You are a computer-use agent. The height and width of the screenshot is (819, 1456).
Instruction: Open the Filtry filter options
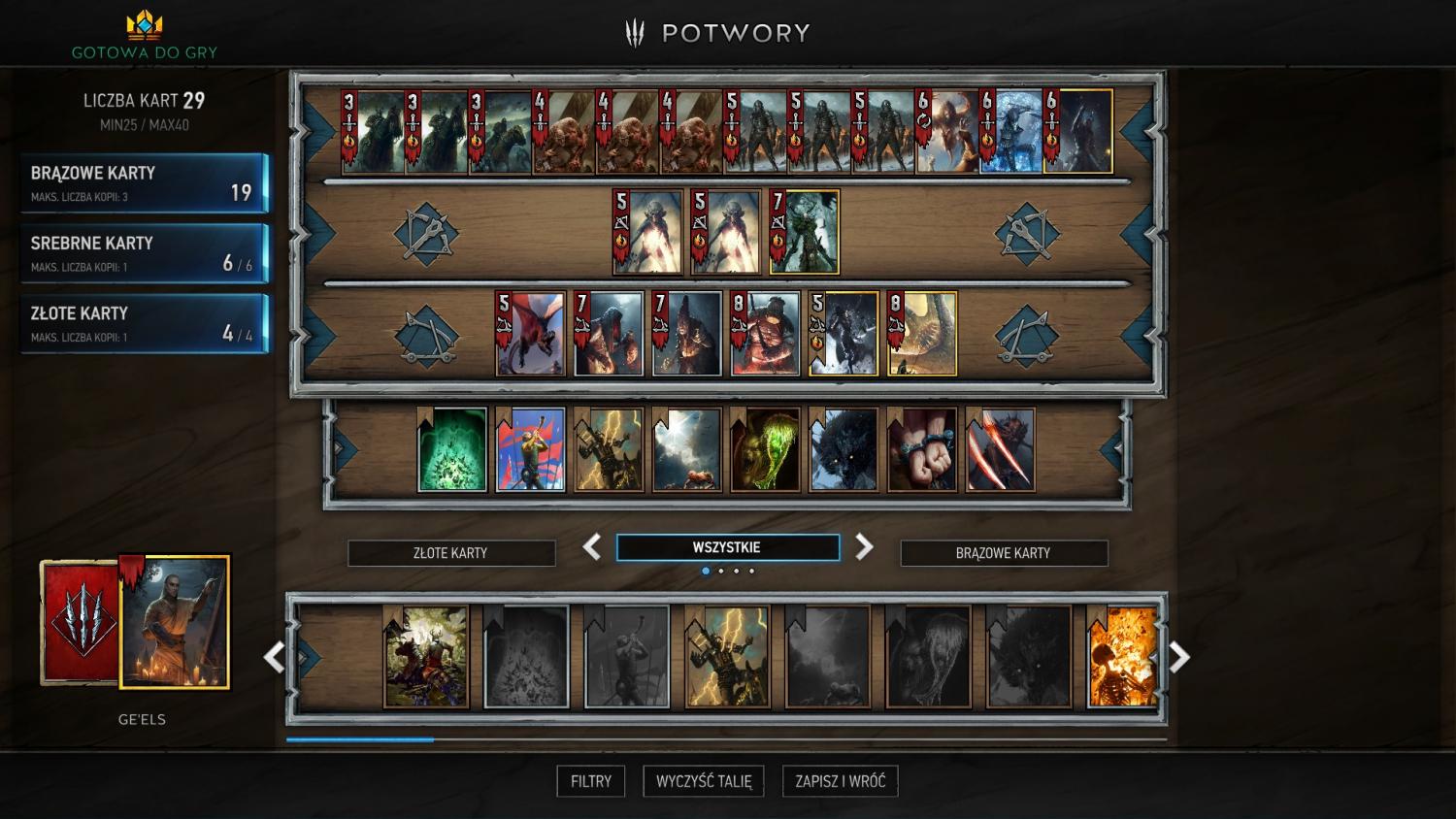[590, 781]
